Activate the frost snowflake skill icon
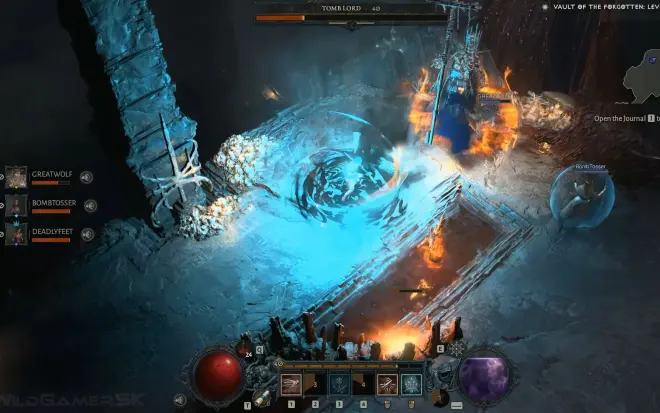This screenshot has width=660, height=413. [411, 383]
